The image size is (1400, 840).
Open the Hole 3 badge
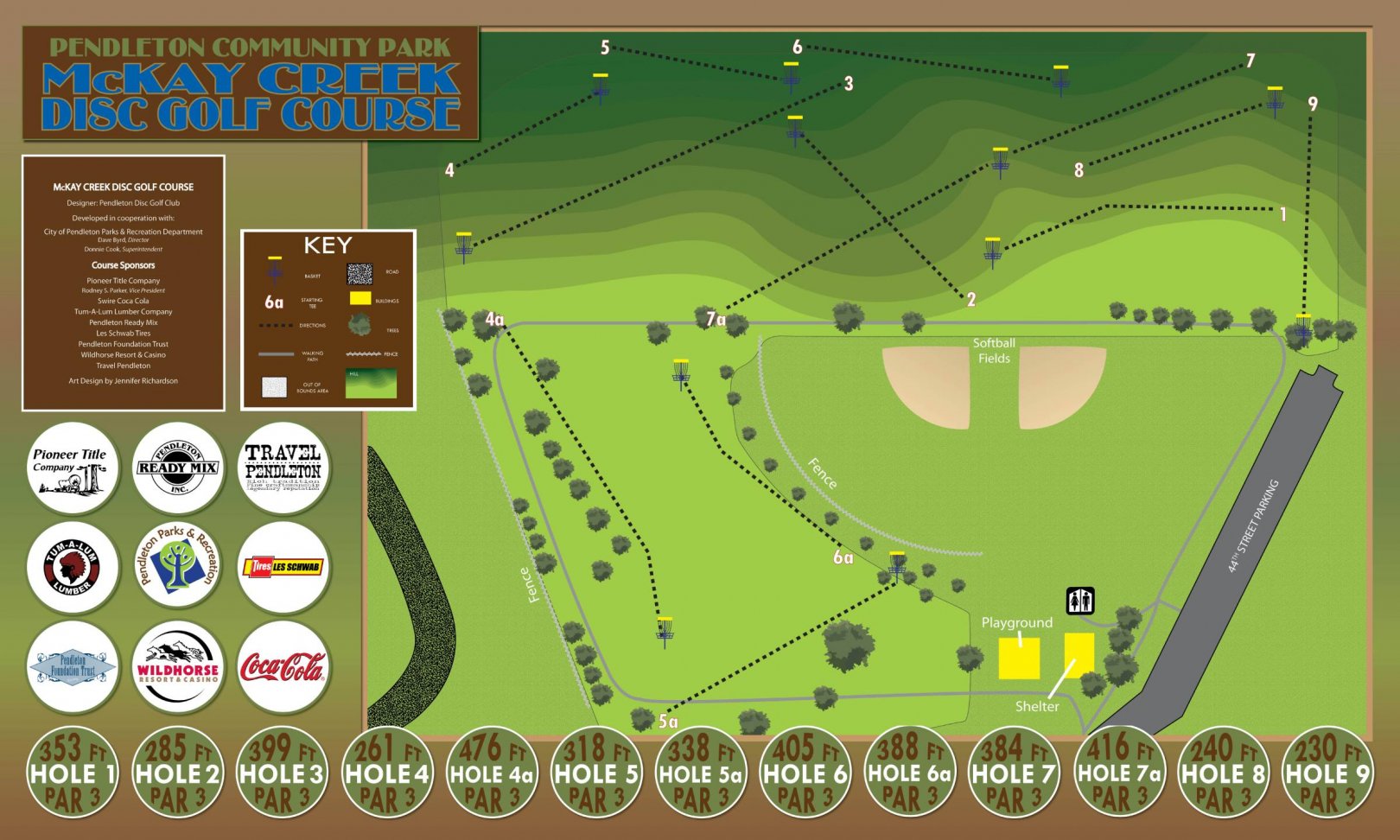282,773
